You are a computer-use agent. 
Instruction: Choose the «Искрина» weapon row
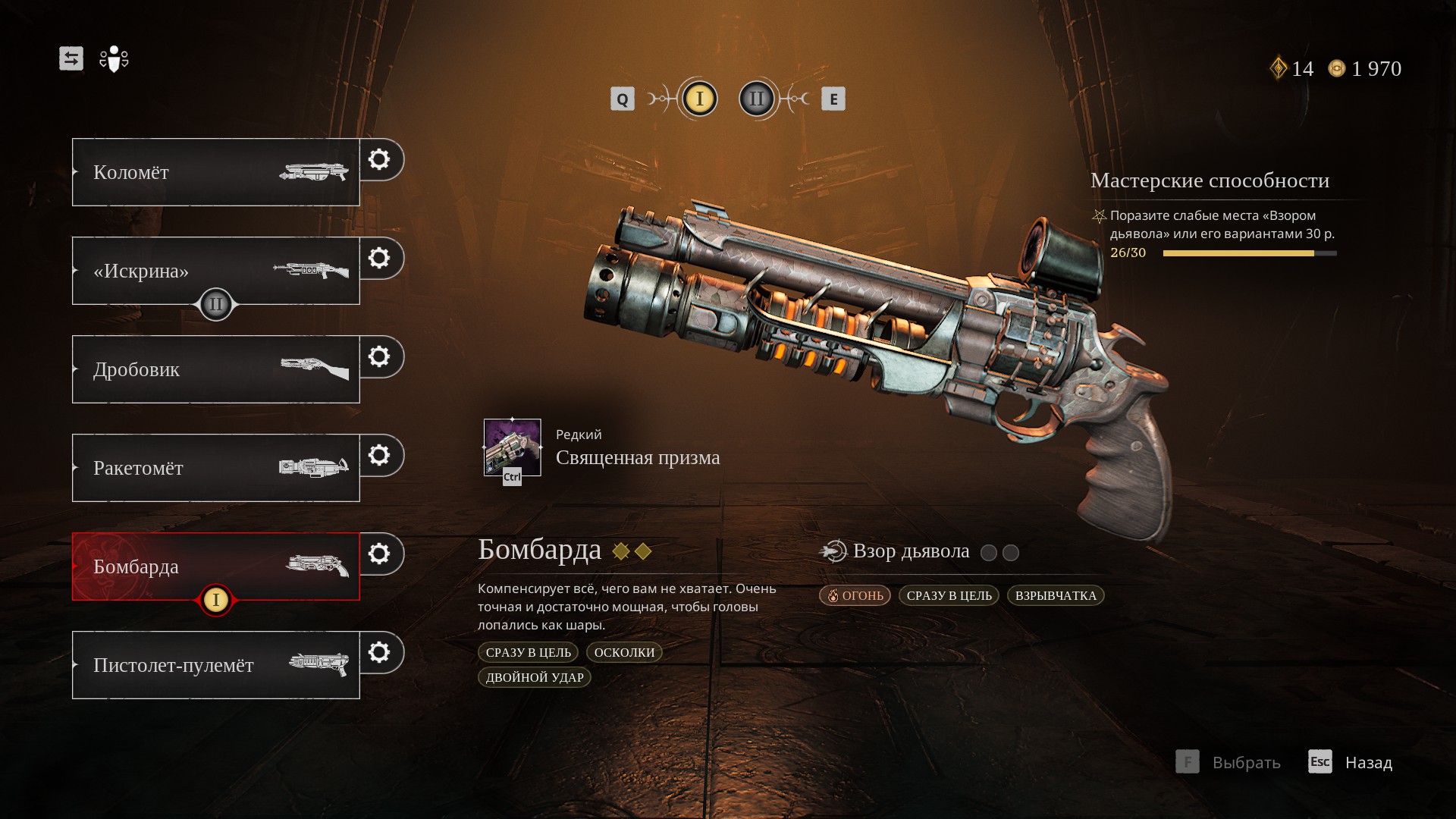[215, 270]
